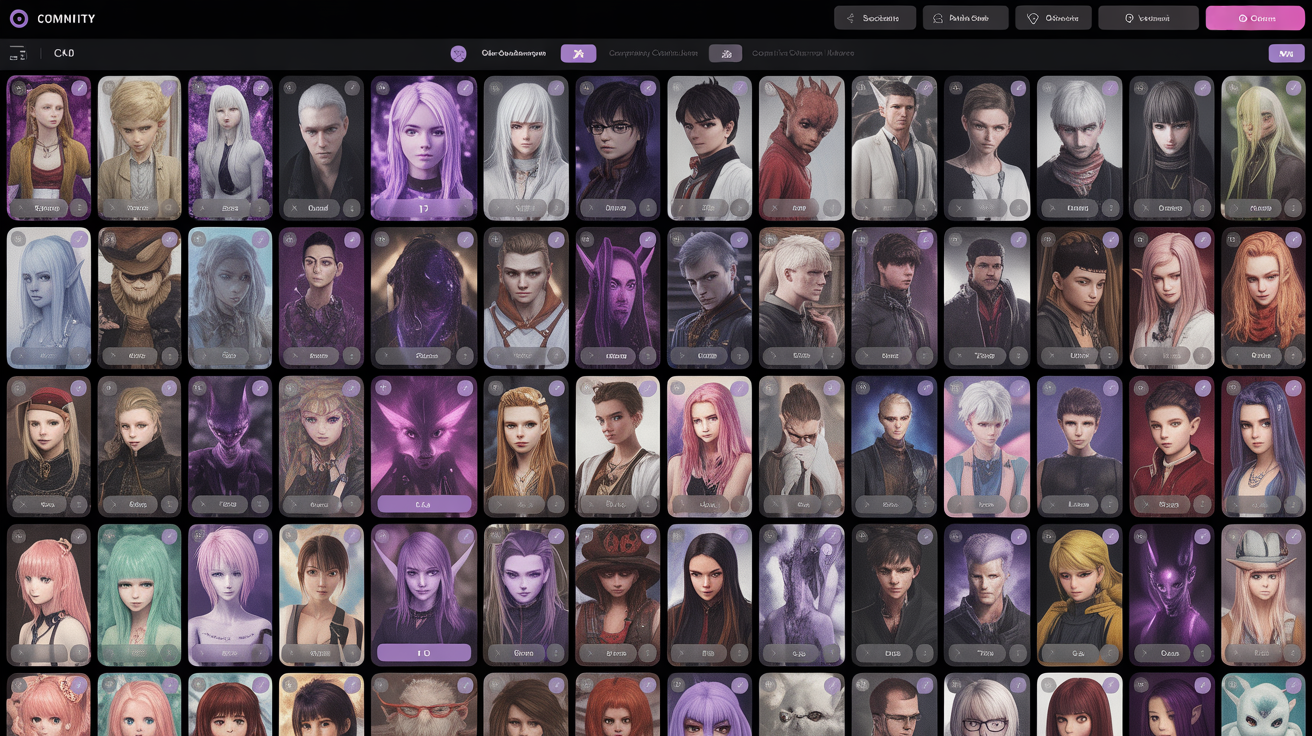This screenshot has width=1312, height=736.
Task: Open the edit pencil on the purple-haired character card
Action: [x=463, y=88]
